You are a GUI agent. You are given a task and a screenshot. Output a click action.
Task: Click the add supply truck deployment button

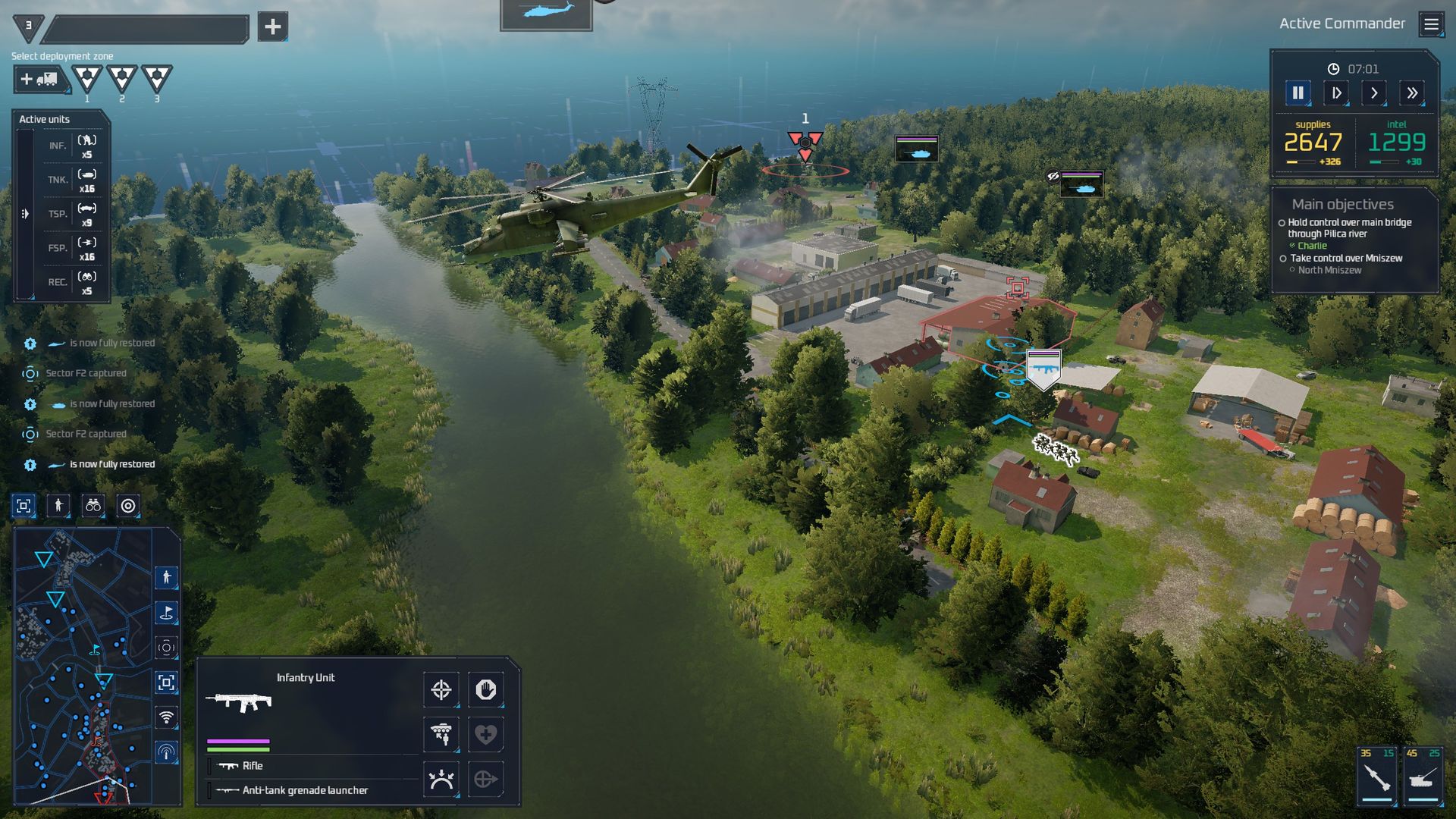tap(40, 79)
